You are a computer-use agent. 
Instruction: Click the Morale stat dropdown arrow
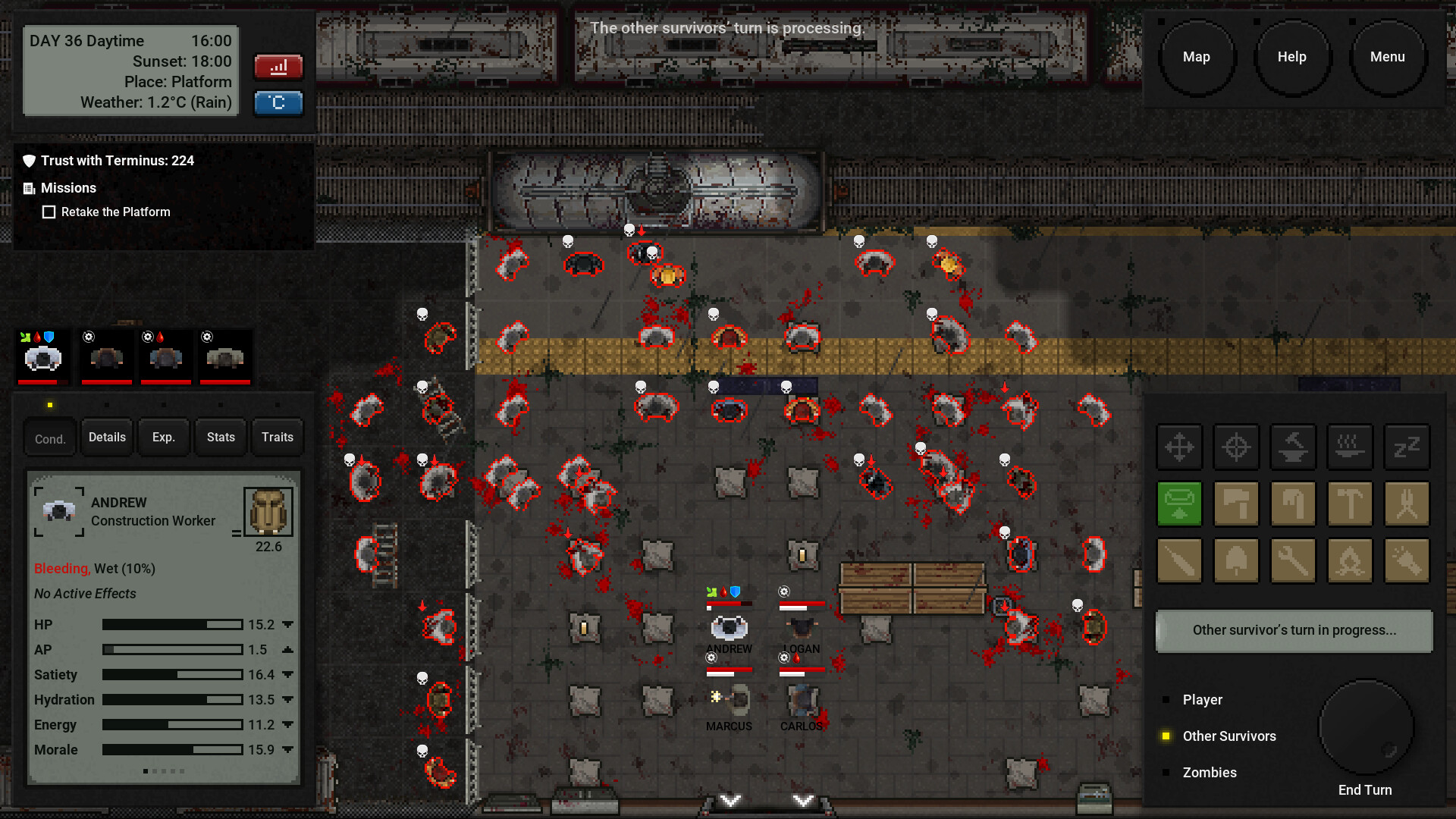(x=287, y=750)
